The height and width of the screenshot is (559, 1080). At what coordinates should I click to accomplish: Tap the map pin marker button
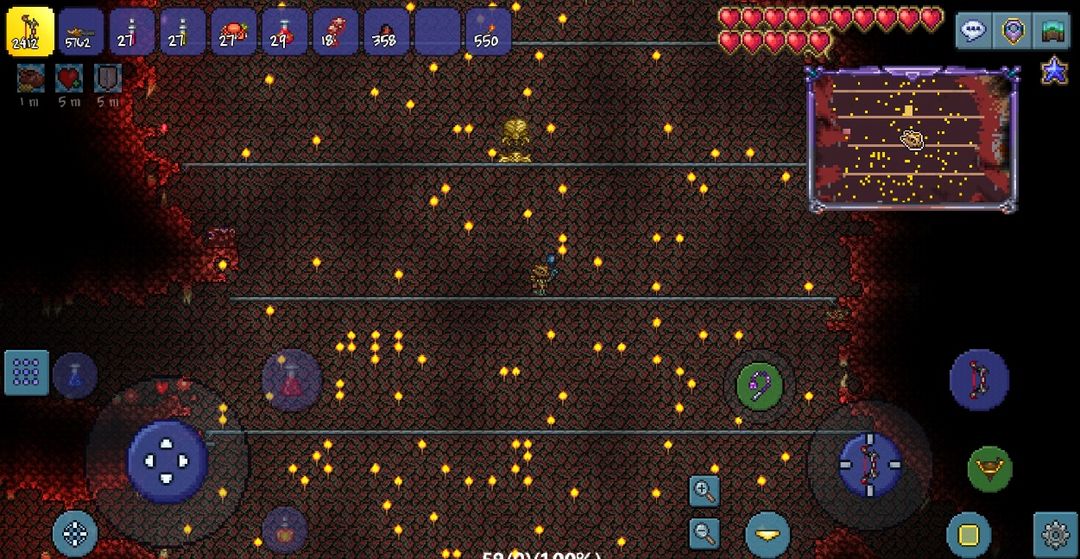(1013, 30)
